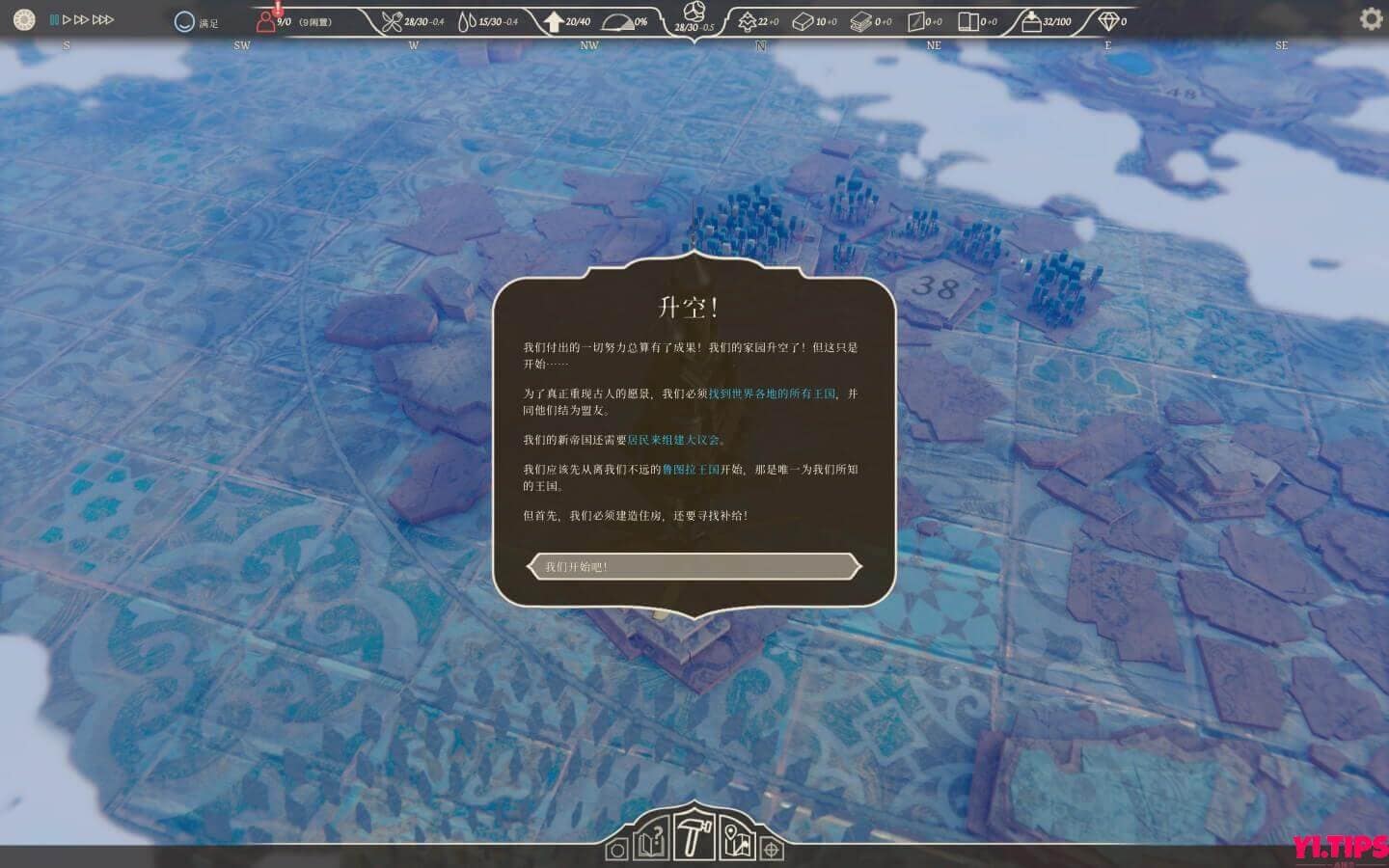1389x868 pixels.
Task: Pause the game with the pause control
Action: pos(56,19)
